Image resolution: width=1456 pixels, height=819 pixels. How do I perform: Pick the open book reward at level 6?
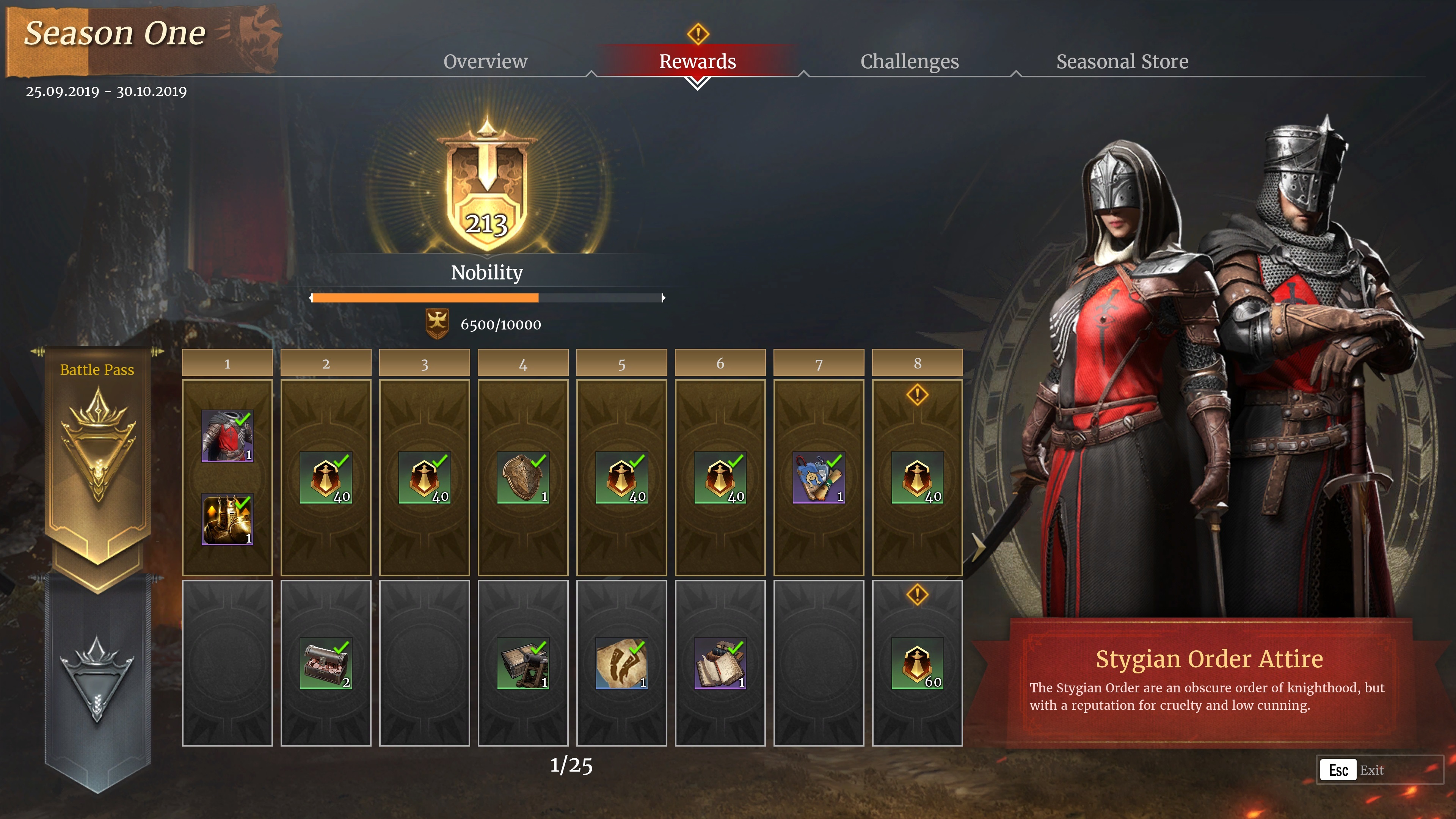pos(720,663)
